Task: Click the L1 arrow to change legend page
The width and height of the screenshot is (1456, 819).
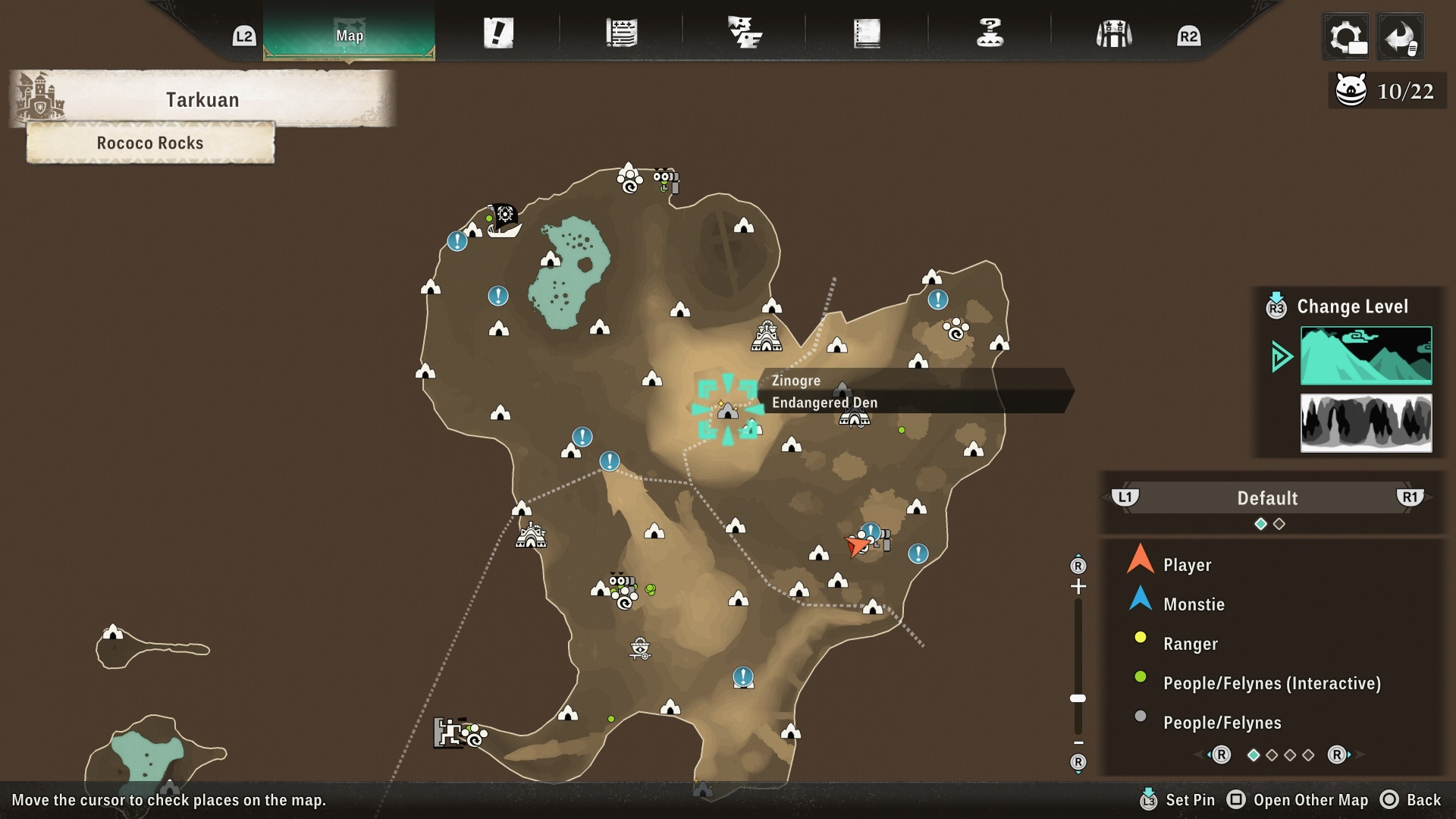Action: [x=1125, y=498]
